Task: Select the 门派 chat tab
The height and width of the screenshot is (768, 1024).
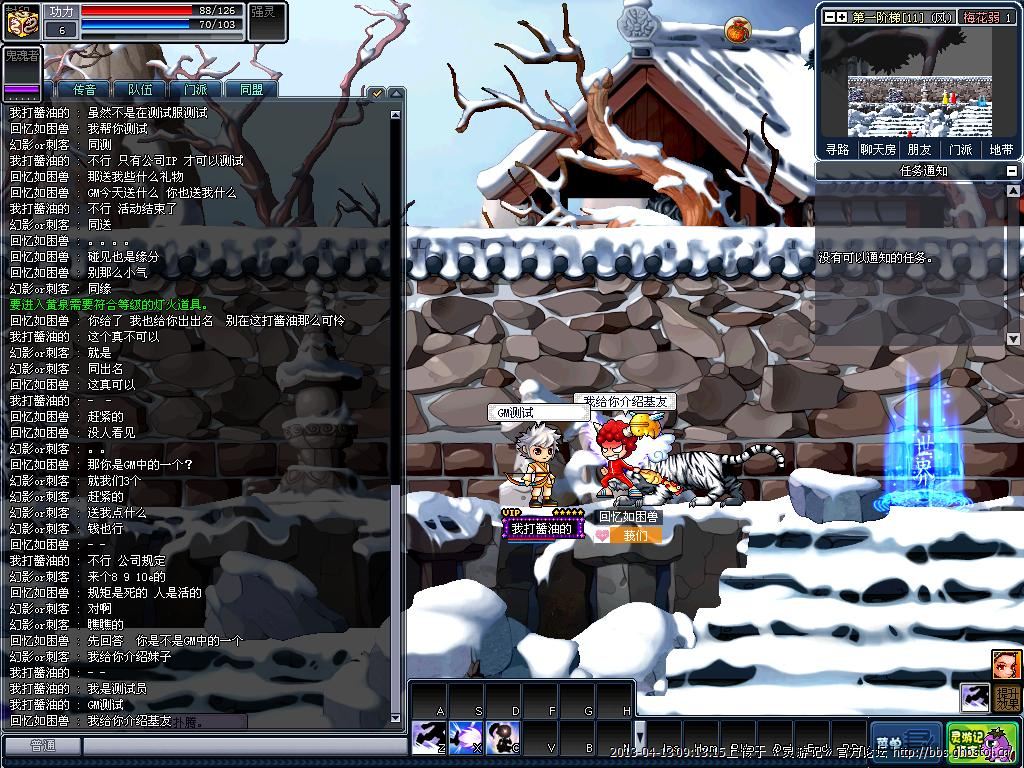Action: tap(195, 89)
